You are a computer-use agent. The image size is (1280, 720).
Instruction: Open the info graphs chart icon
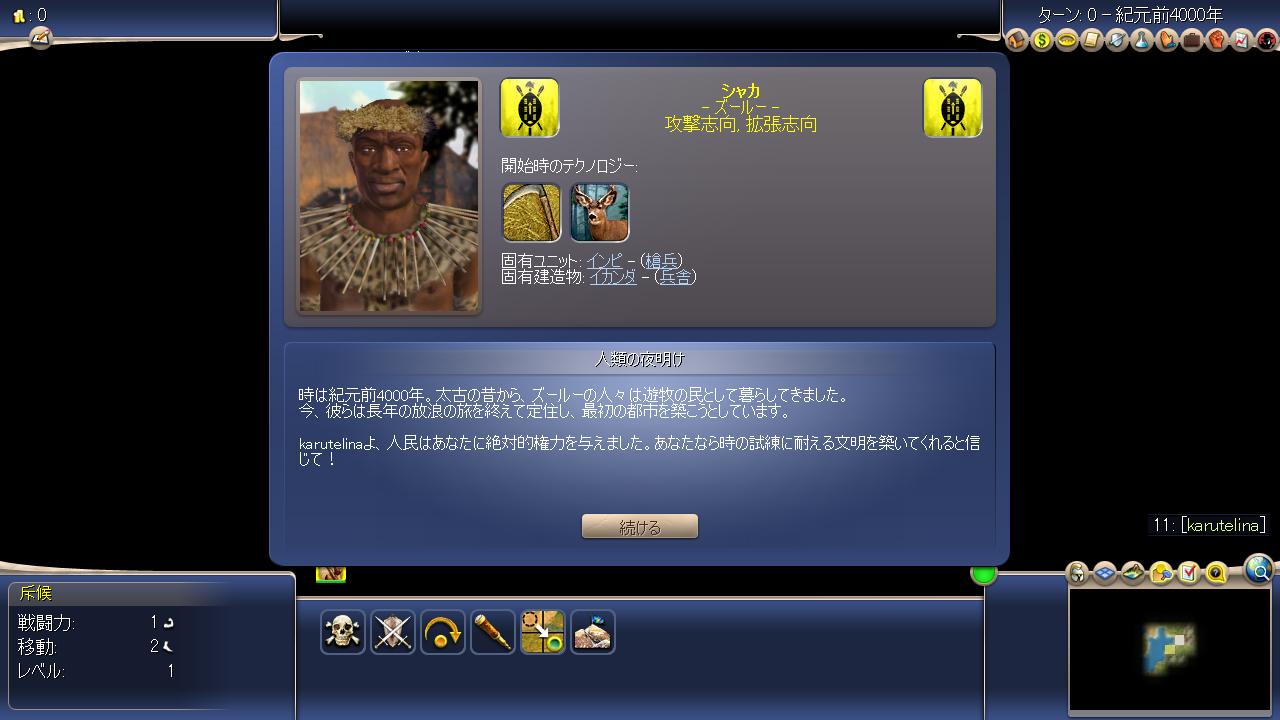pyautogui.click(x=1243, y=40)
